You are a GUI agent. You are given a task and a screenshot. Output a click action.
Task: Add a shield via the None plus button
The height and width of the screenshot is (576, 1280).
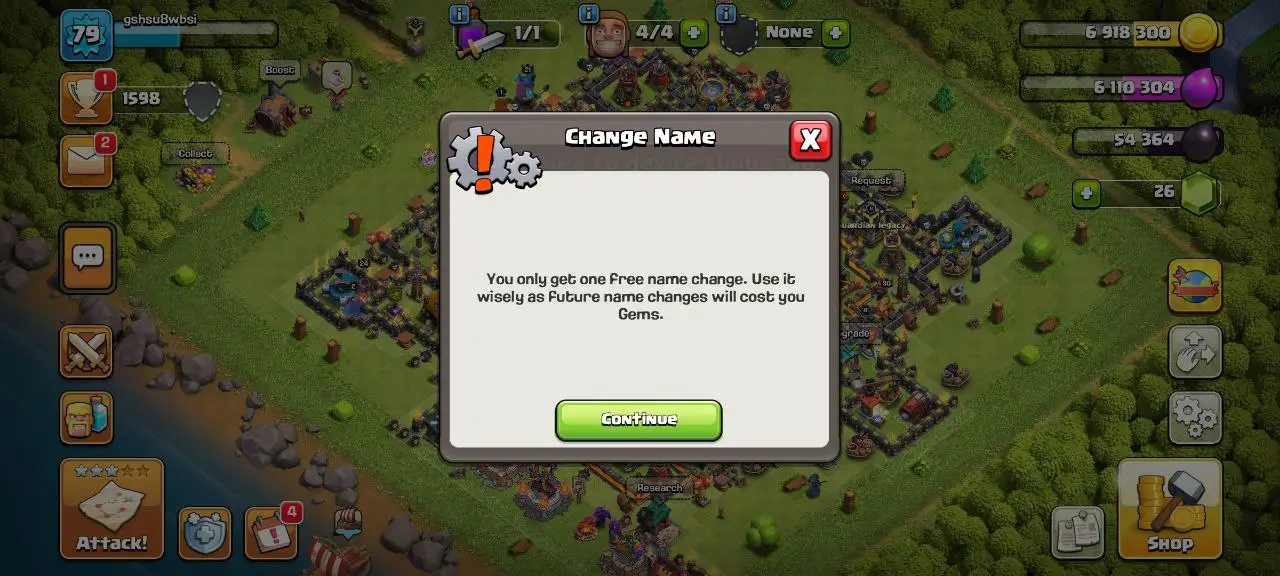(835, 33)
